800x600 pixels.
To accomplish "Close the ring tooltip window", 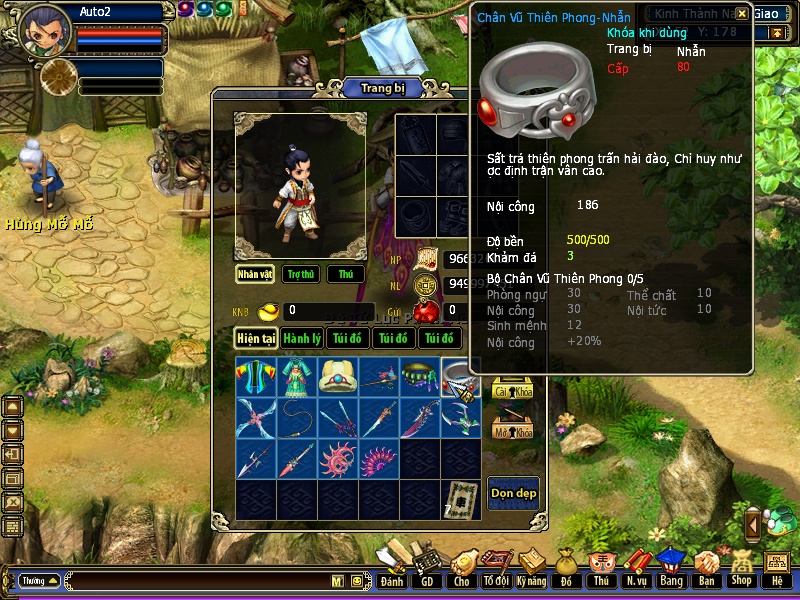I will 741,14.
